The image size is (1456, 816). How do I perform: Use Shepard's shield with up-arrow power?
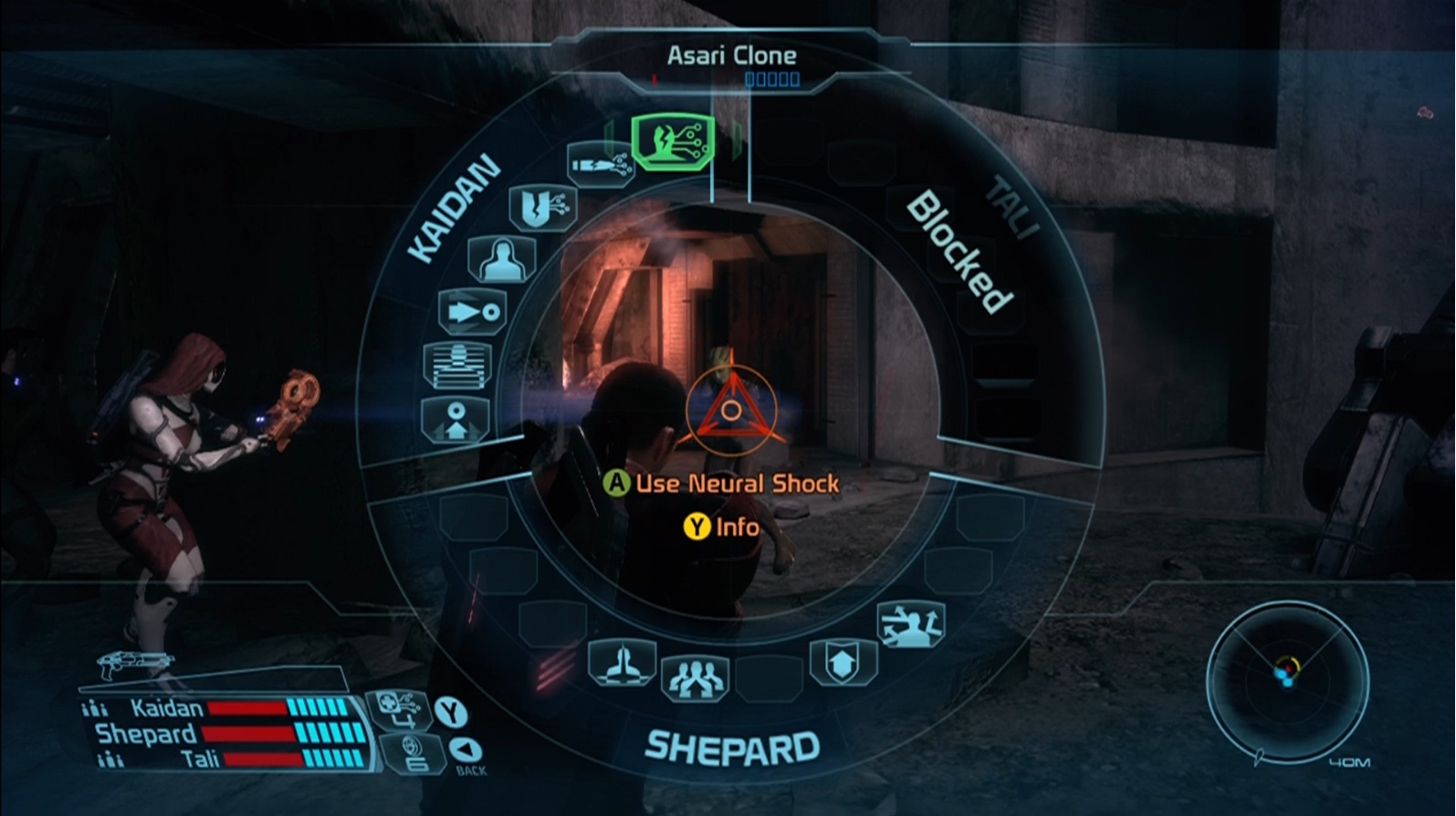tap(843, 662)
